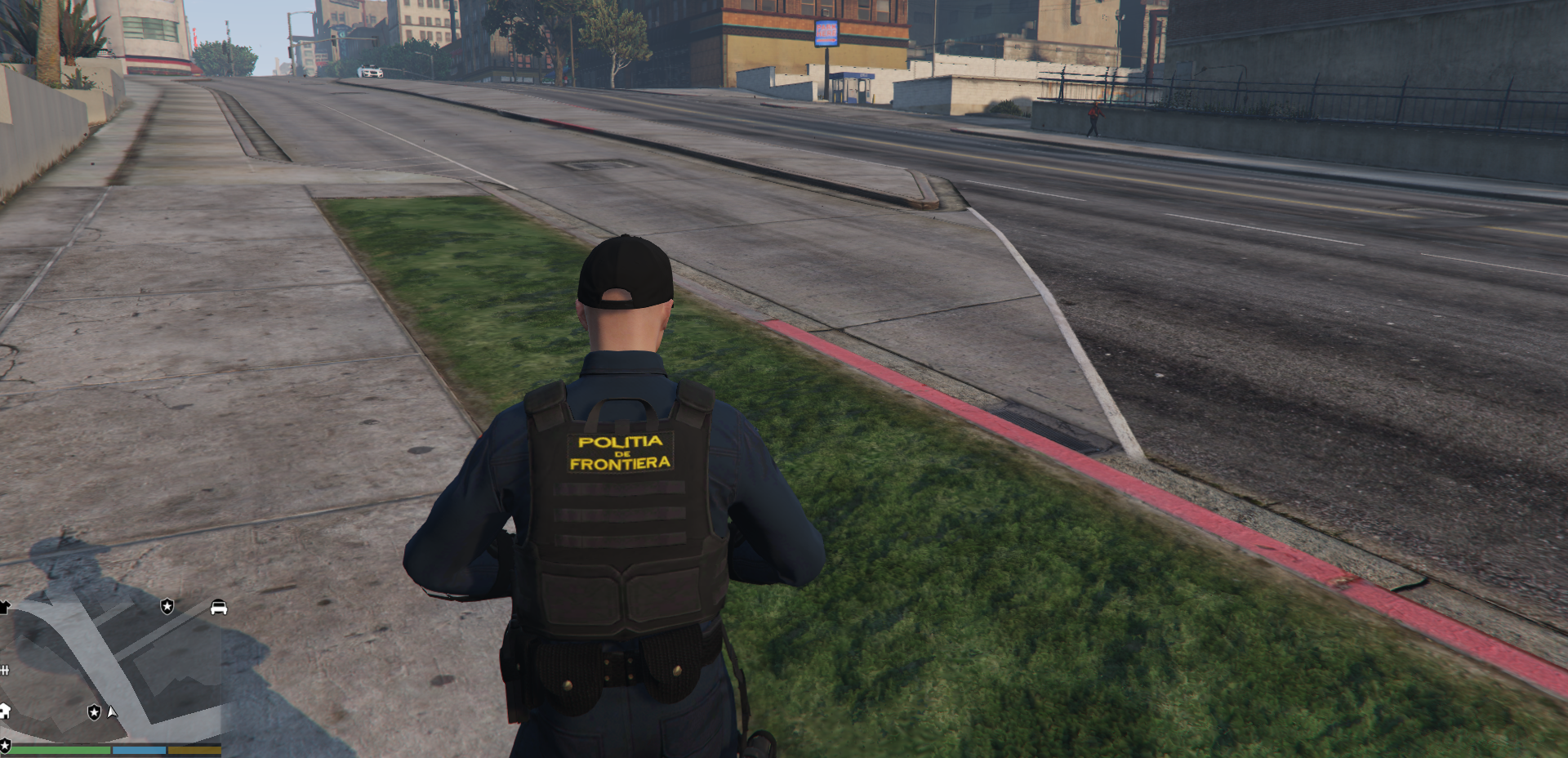Open the minimap in the corner

click(x=110, y=670)
